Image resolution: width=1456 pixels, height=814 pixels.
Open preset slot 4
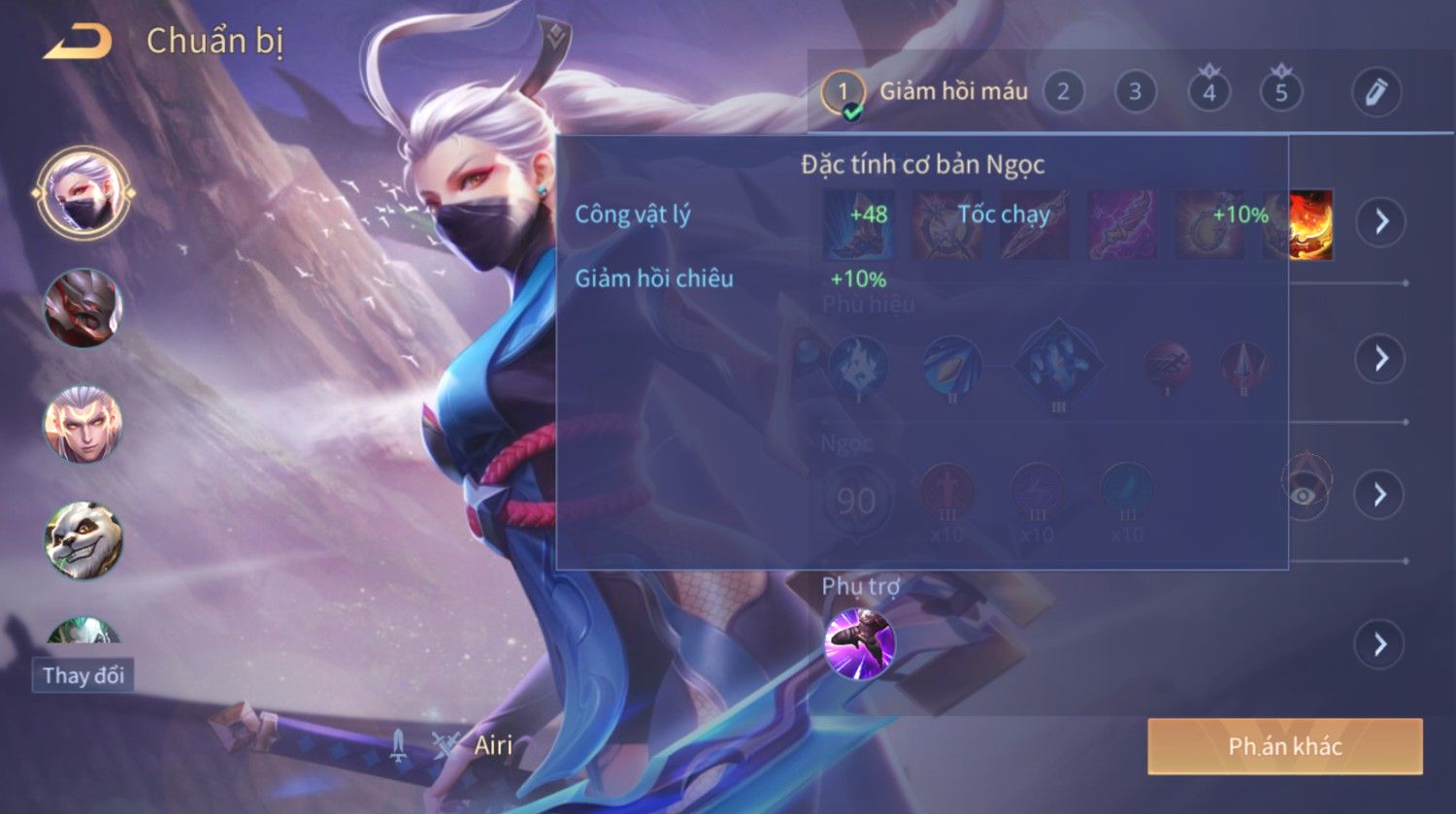(x=1208, y=92)
